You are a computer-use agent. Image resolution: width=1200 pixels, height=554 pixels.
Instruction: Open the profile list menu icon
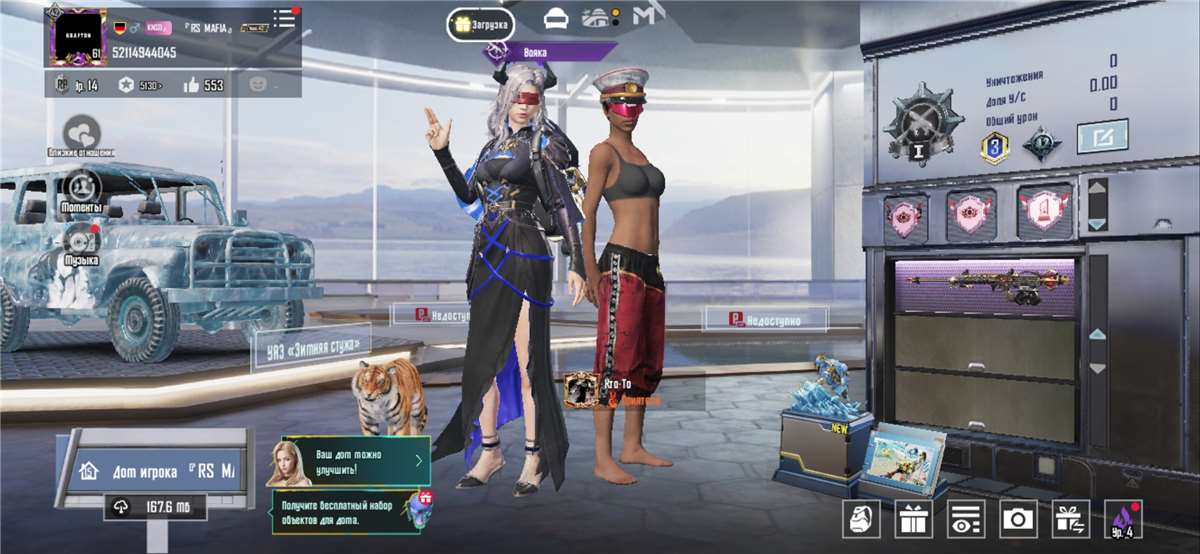tap(285, 18)
